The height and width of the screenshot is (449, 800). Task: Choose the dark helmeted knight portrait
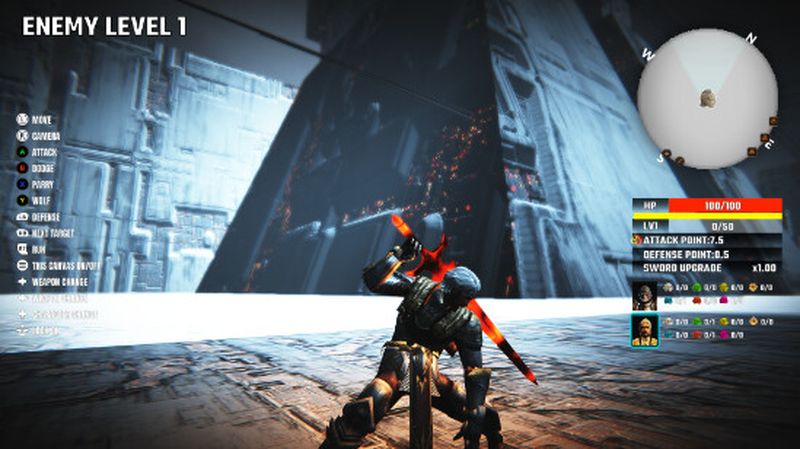click(x=644, y=293)
